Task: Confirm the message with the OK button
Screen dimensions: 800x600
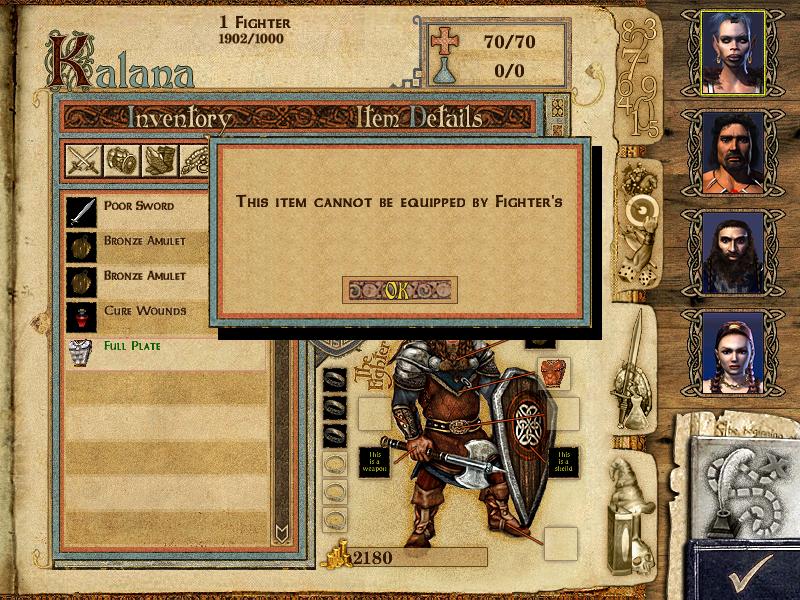Action: [x=399, y=290]
